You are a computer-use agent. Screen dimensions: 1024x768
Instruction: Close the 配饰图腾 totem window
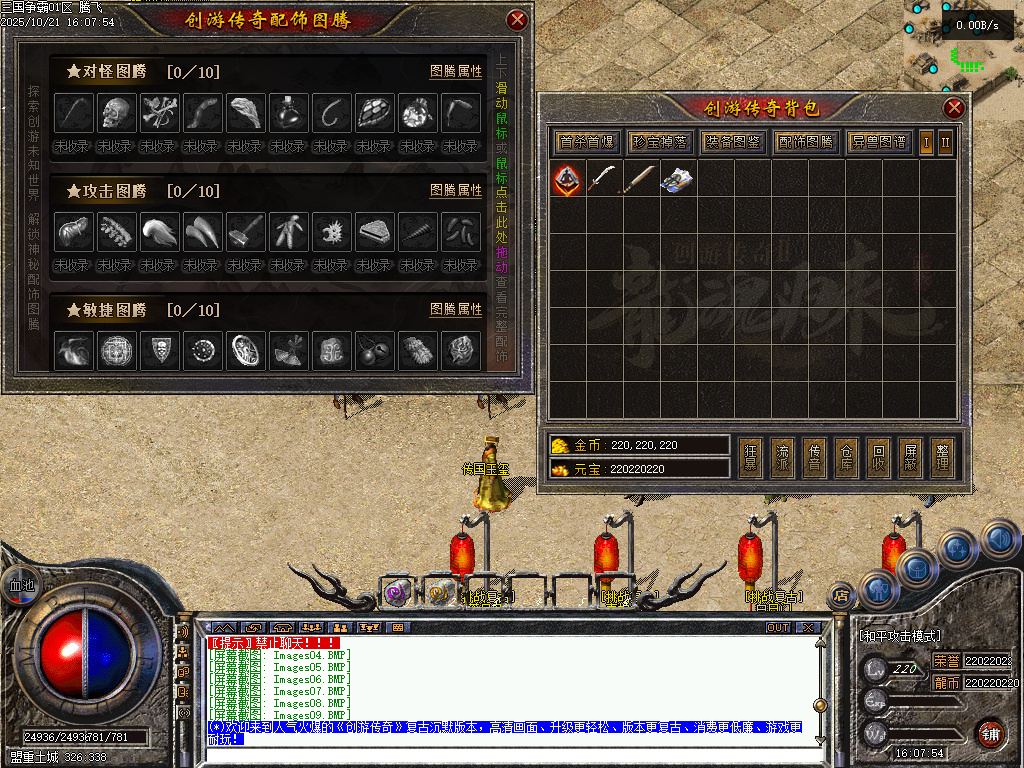(x=517, y=19)
